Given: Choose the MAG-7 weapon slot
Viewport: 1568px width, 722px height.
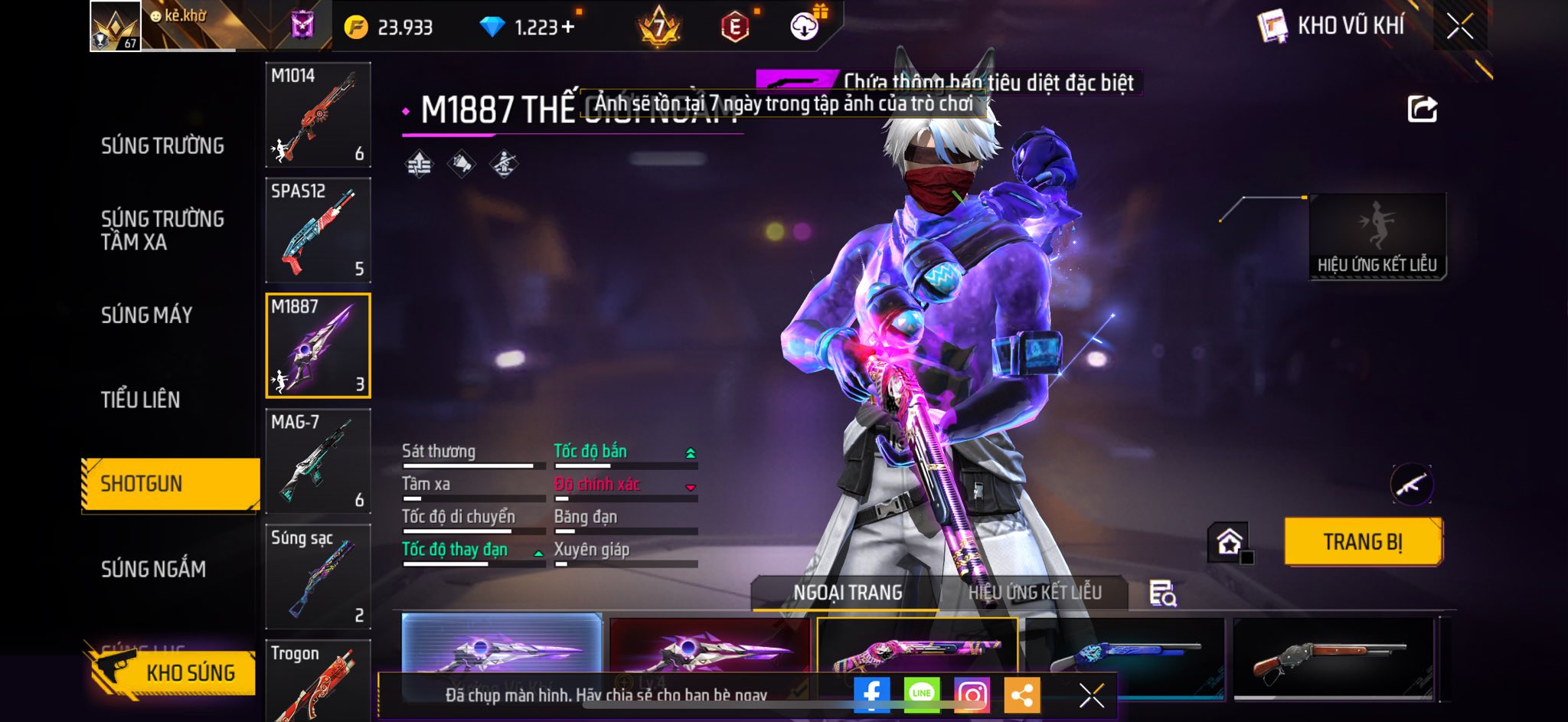Looking at the screenshot, I should click(x=318, y=461).
